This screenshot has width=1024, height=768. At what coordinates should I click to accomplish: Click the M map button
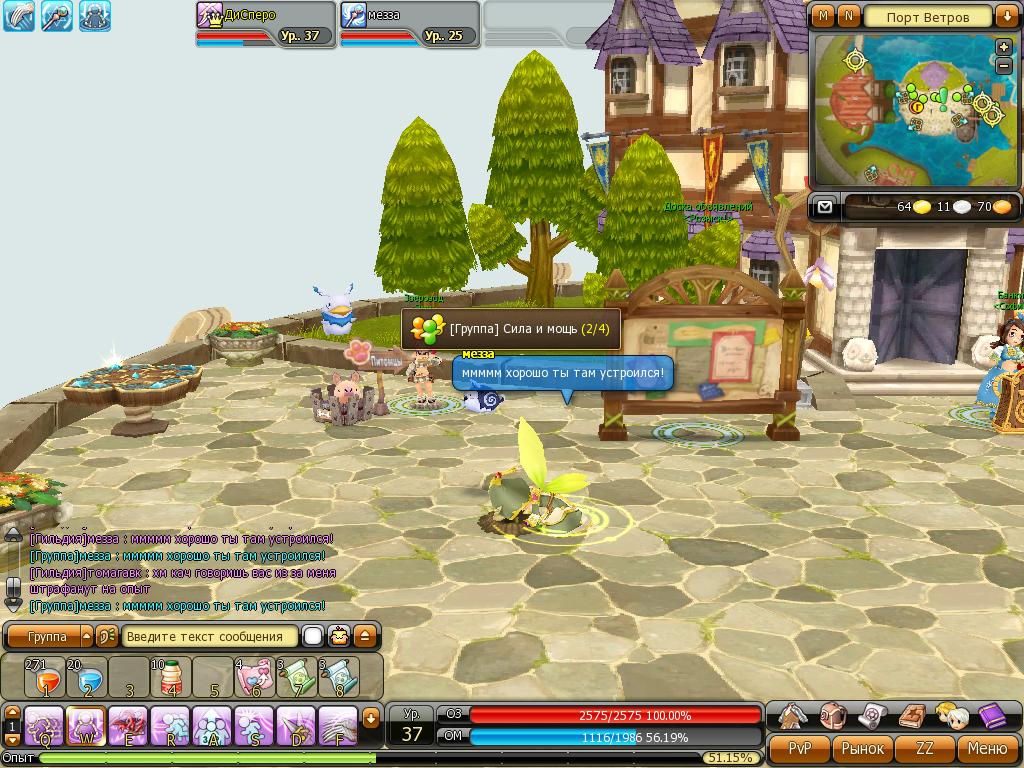823,16
